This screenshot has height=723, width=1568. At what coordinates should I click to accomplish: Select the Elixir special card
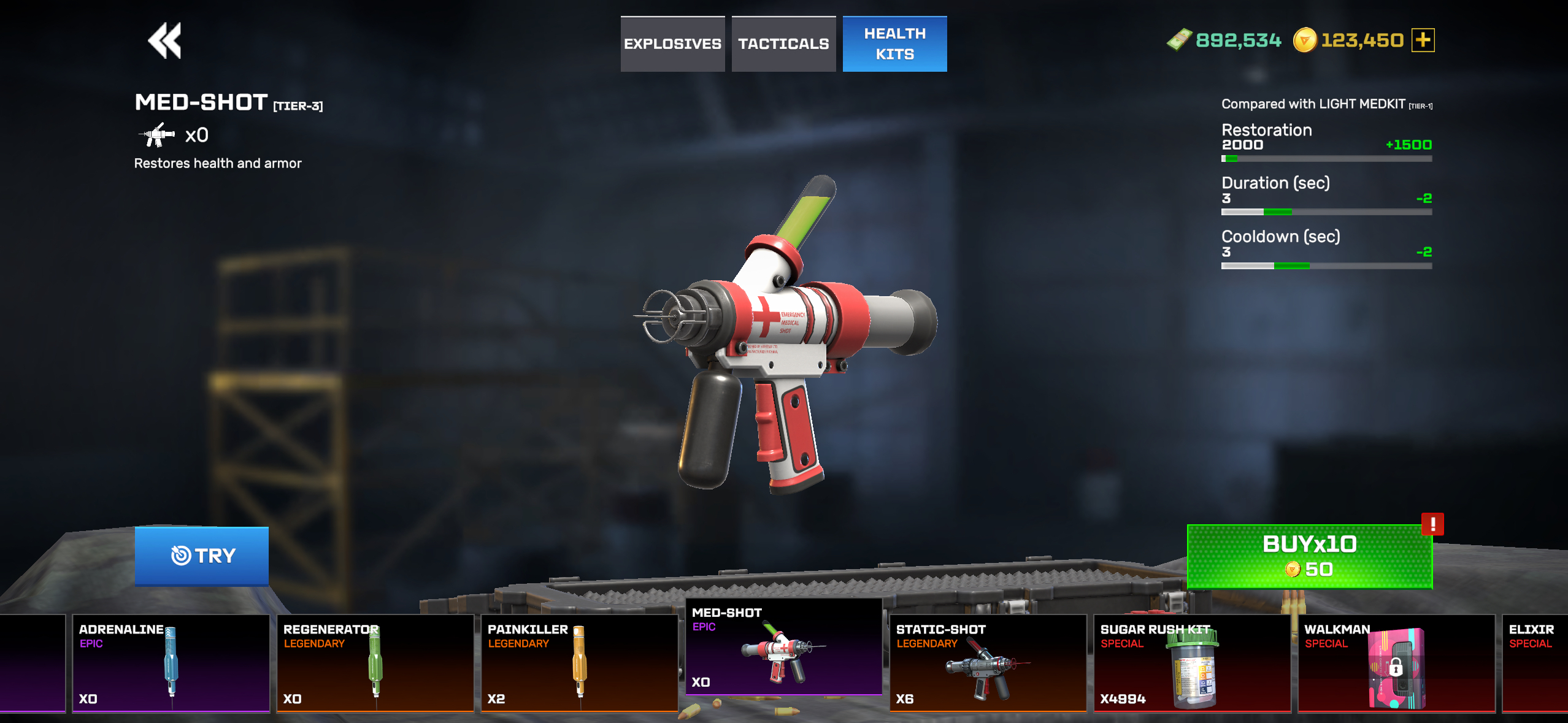point(1535,664)
